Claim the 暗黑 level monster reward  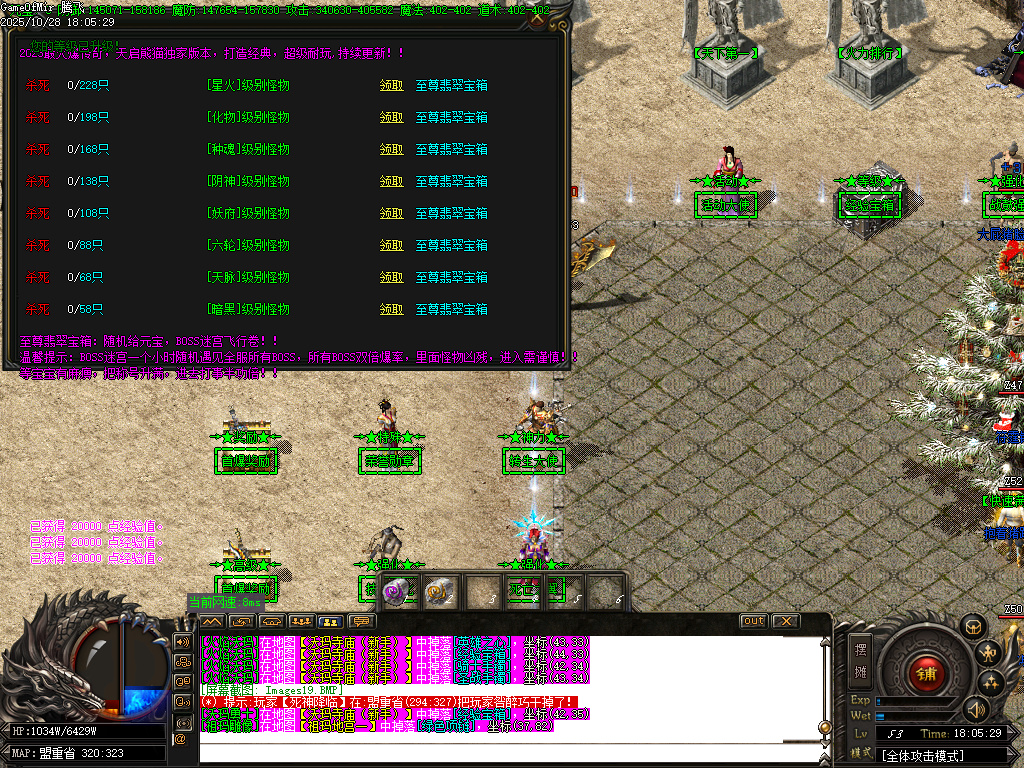[x=391, y=310]
